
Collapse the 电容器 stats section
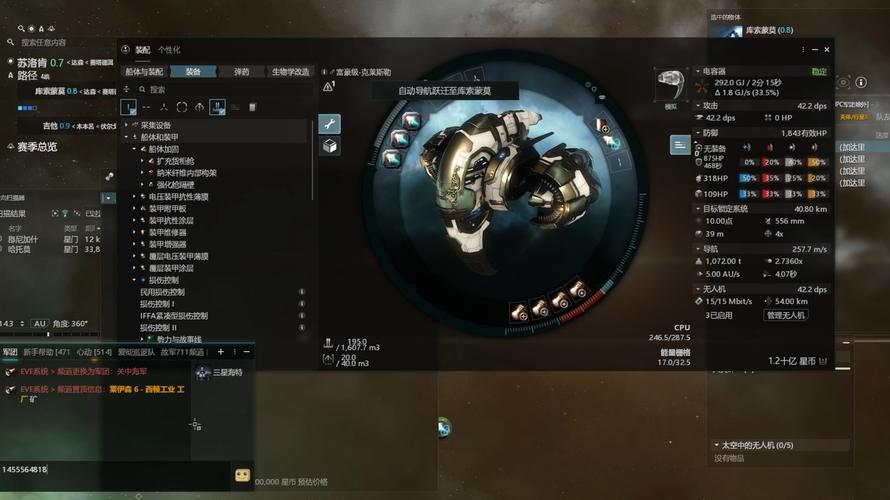(697, 72)
